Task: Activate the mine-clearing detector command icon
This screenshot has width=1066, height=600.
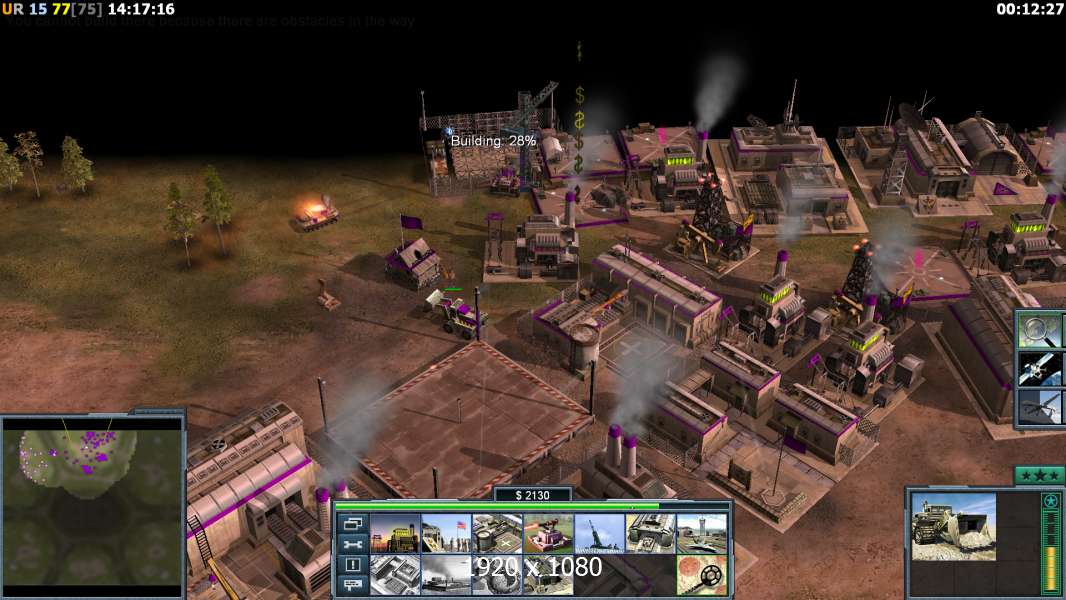Action: pos(702,575)
